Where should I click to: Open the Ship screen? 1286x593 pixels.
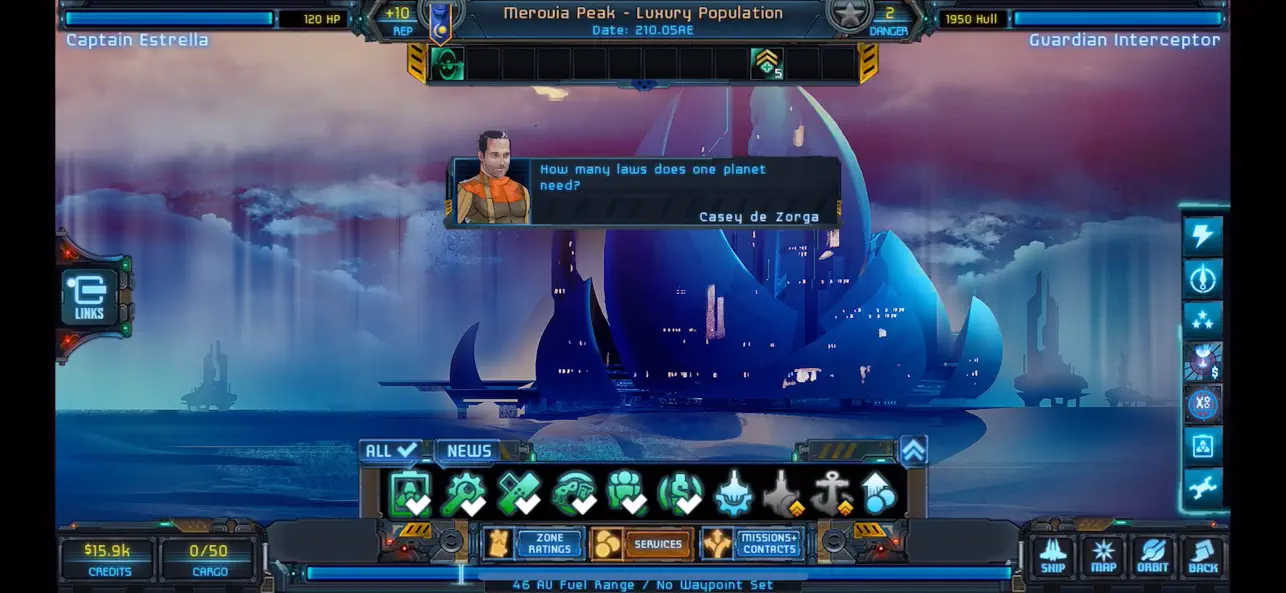1053,556
